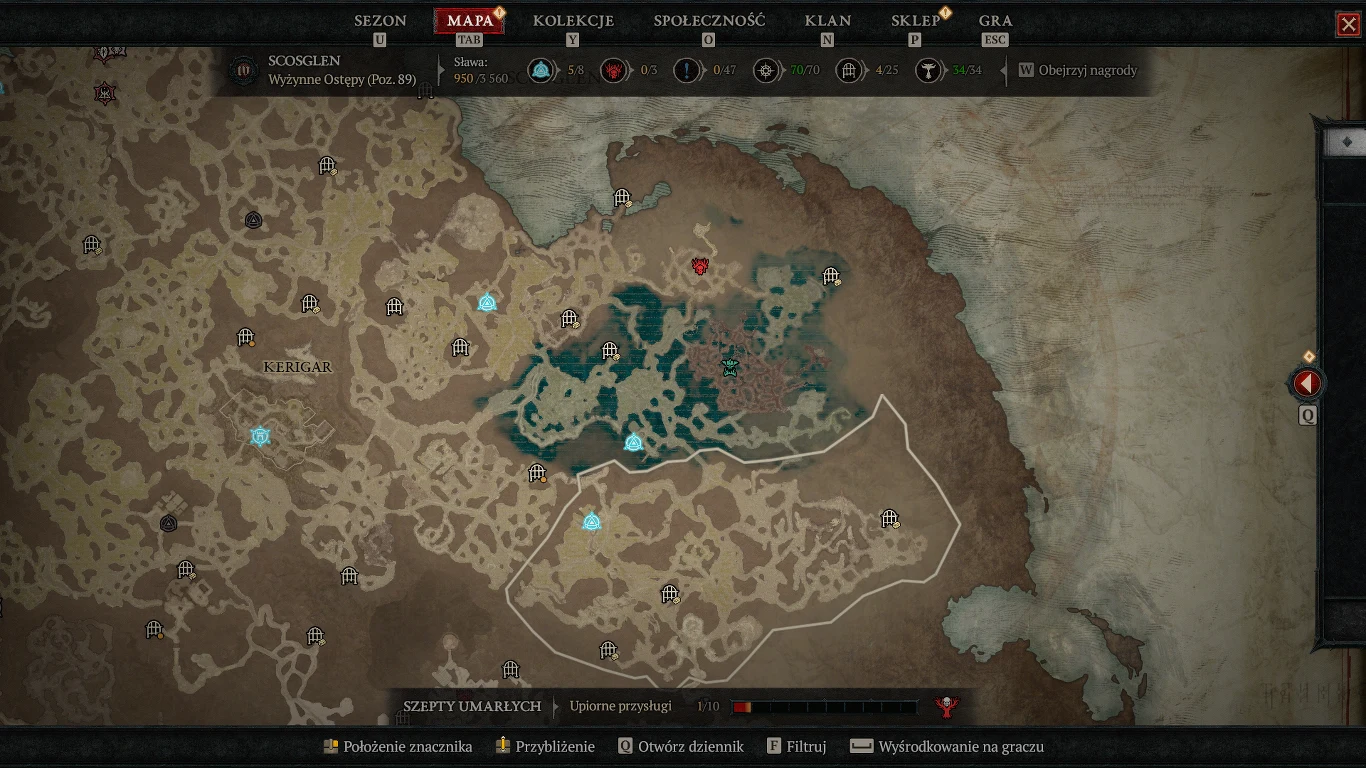Select the MAPA tab

pyautogui.click(x=469, y=21)
